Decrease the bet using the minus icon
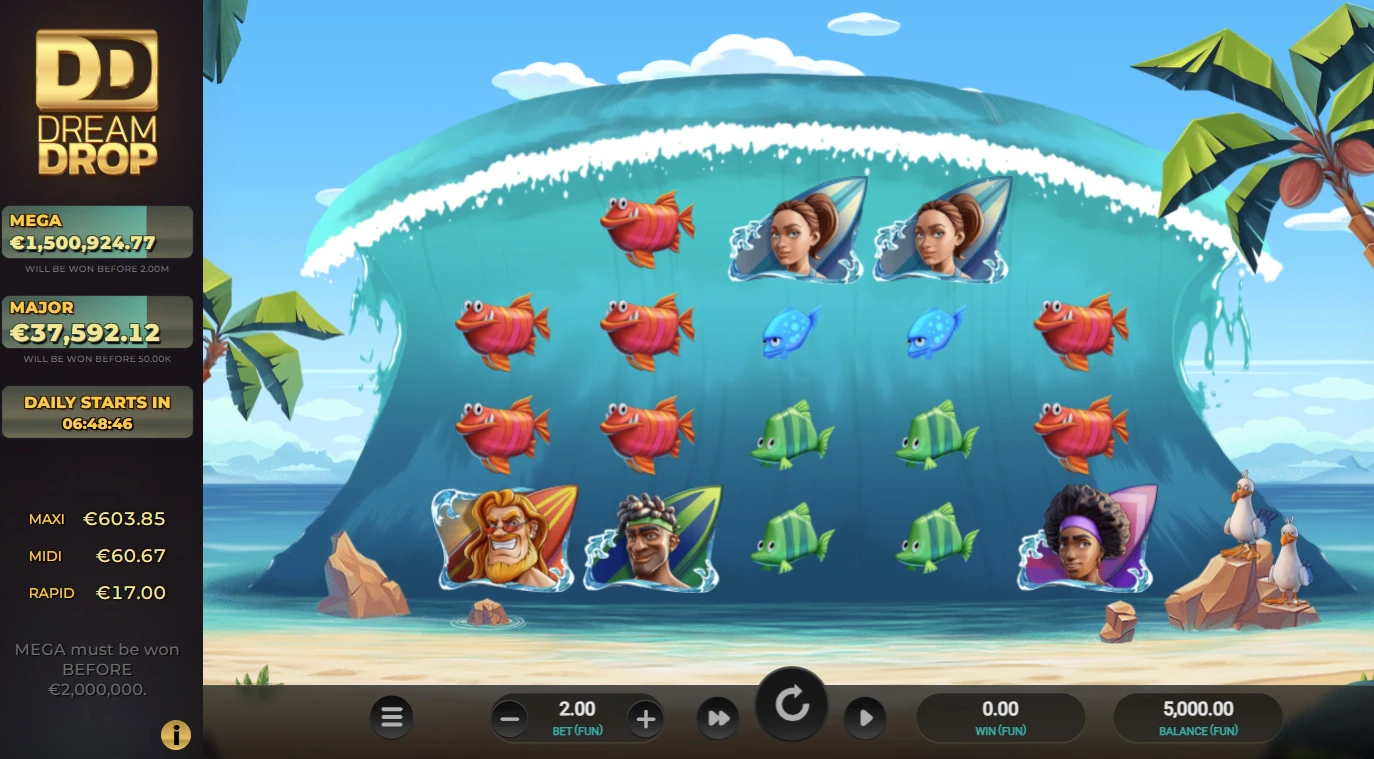1374x759 pixels. [510, 717]
